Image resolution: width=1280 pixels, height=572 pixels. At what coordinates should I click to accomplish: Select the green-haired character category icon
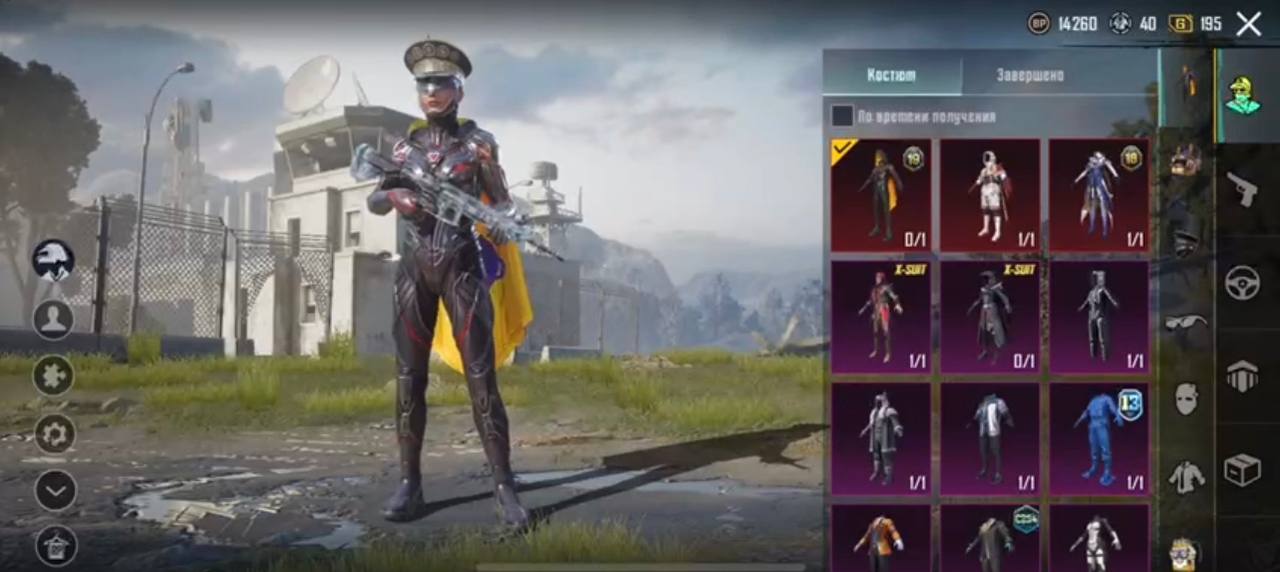1243,95
